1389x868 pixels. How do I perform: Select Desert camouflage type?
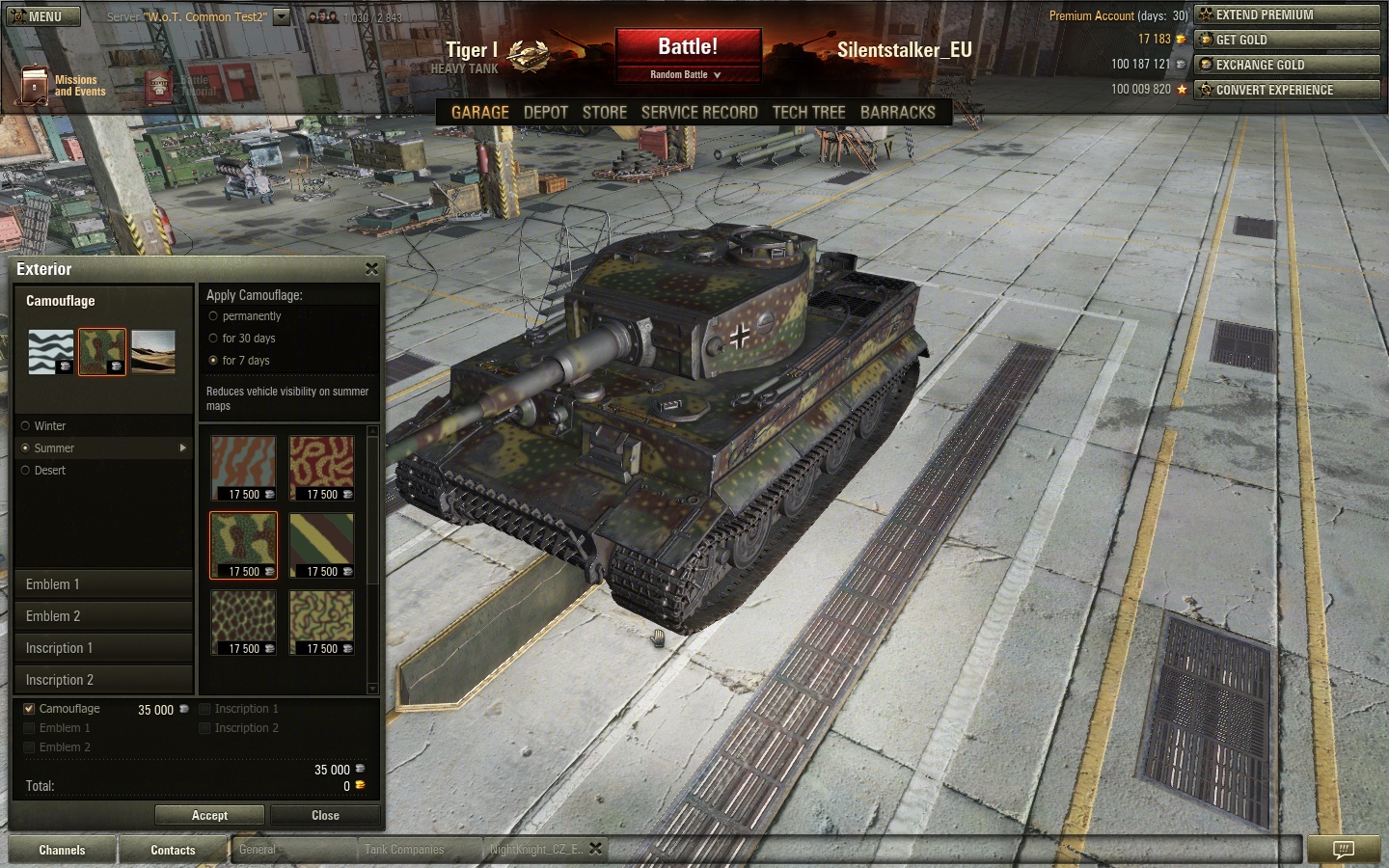(x=26, y=471)
